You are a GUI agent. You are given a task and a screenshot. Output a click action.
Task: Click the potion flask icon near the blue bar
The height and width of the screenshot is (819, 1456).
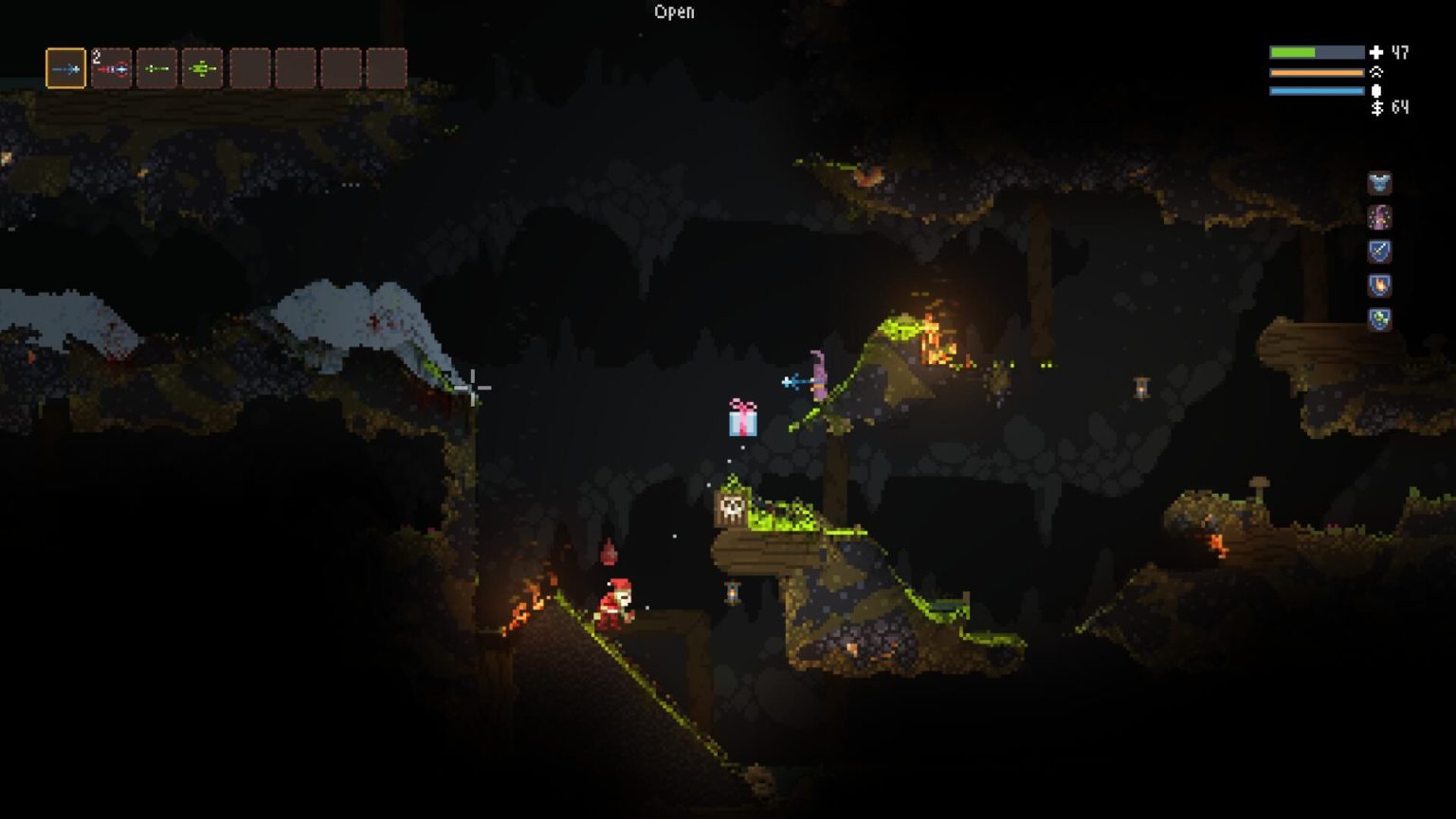point(1376,89)
